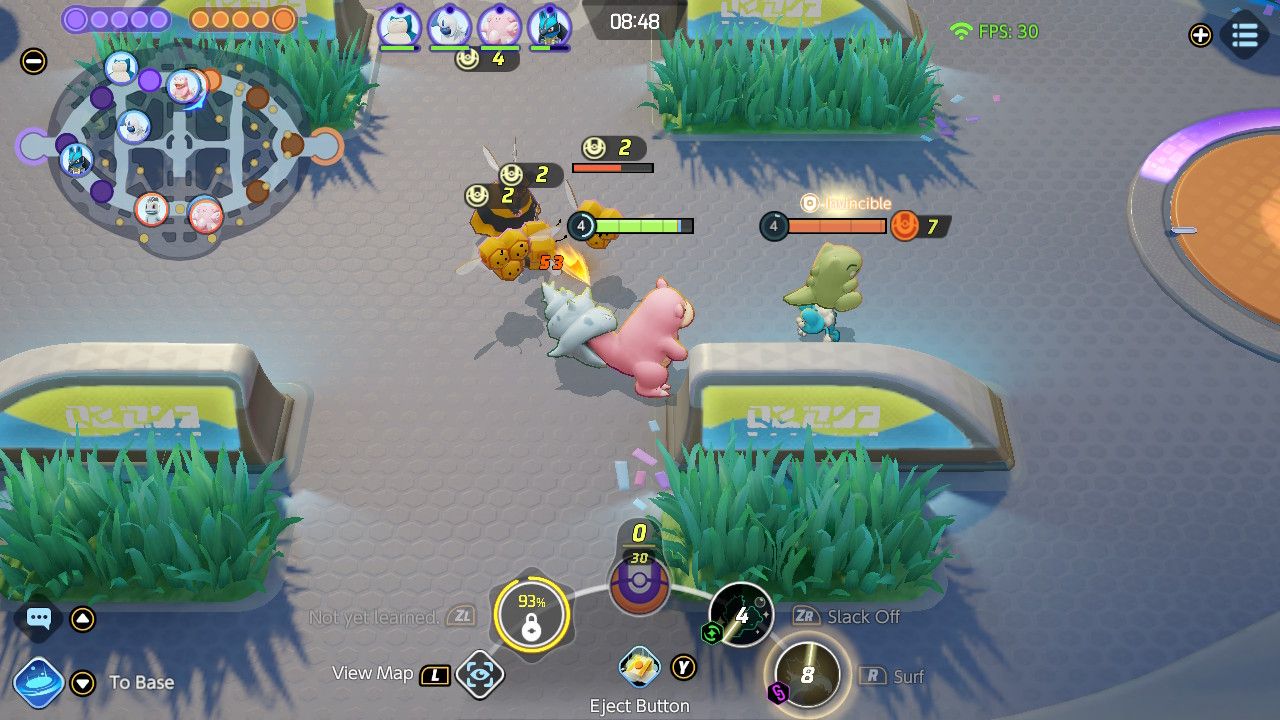
Task: Tap the basic attack button at 93%
Action: click(533, 615)
